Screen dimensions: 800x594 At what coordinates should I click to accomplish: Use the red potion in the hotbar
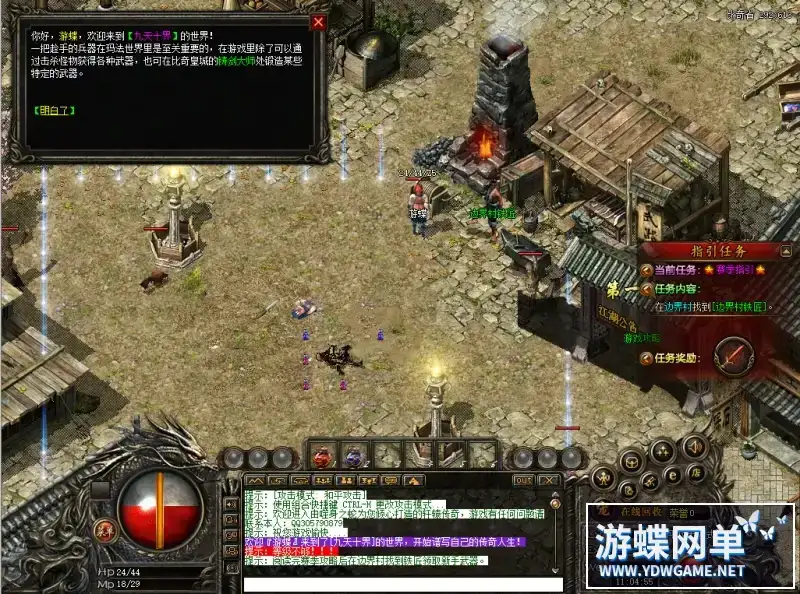point(323,457)
